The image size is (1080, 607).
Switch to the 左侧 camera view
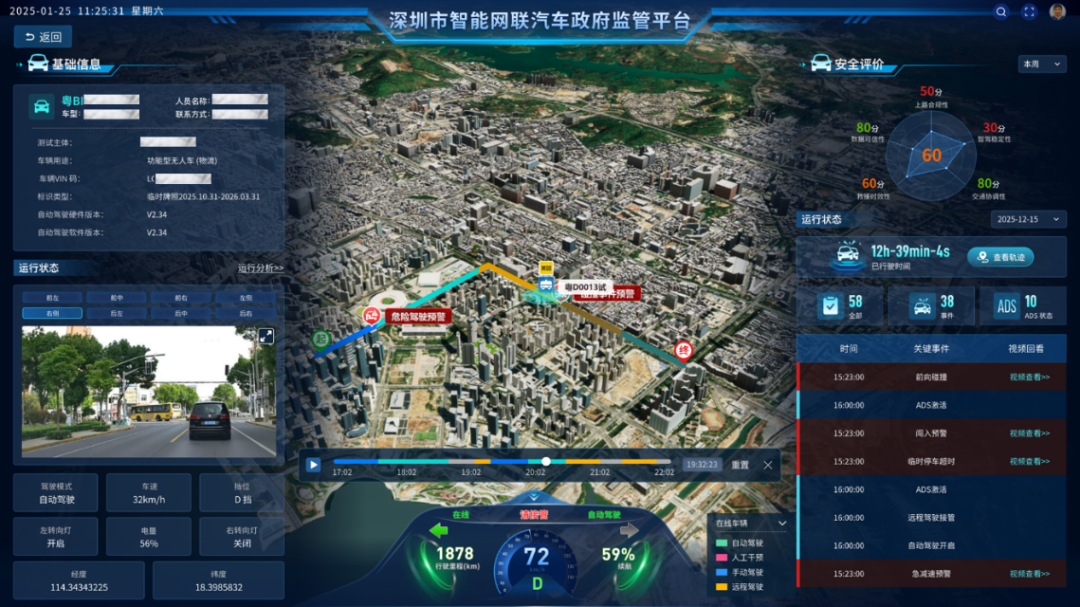(x=244, y=298)
